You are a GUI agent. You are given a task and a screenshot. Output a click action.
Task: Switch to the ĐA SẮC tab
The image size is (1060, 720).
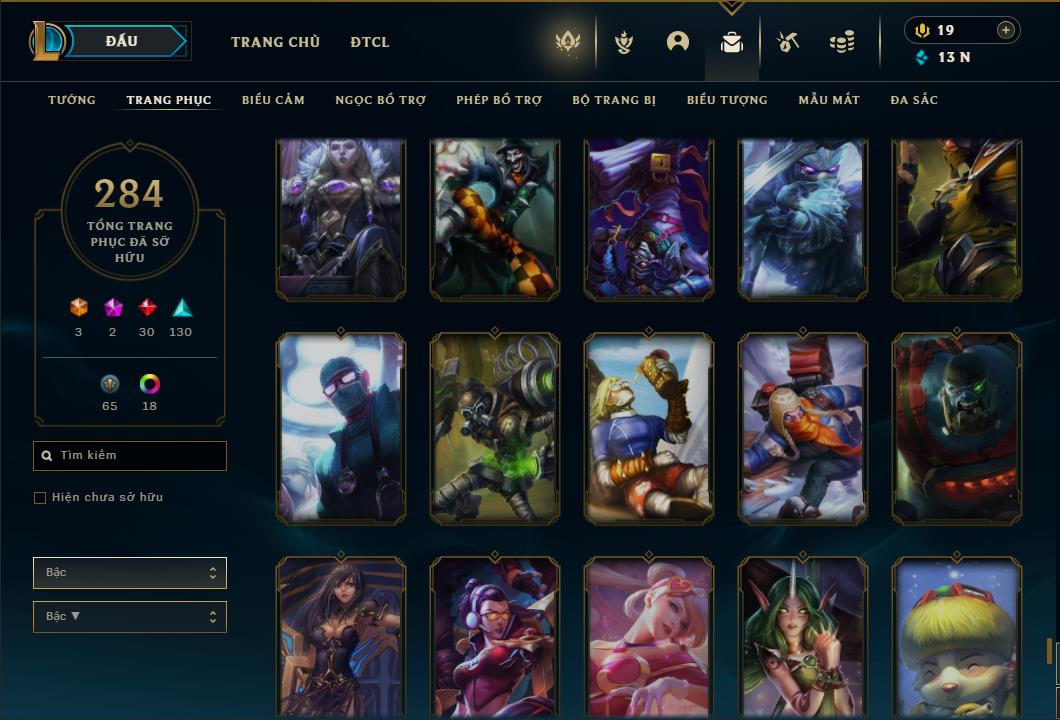[x=914, y=100]
